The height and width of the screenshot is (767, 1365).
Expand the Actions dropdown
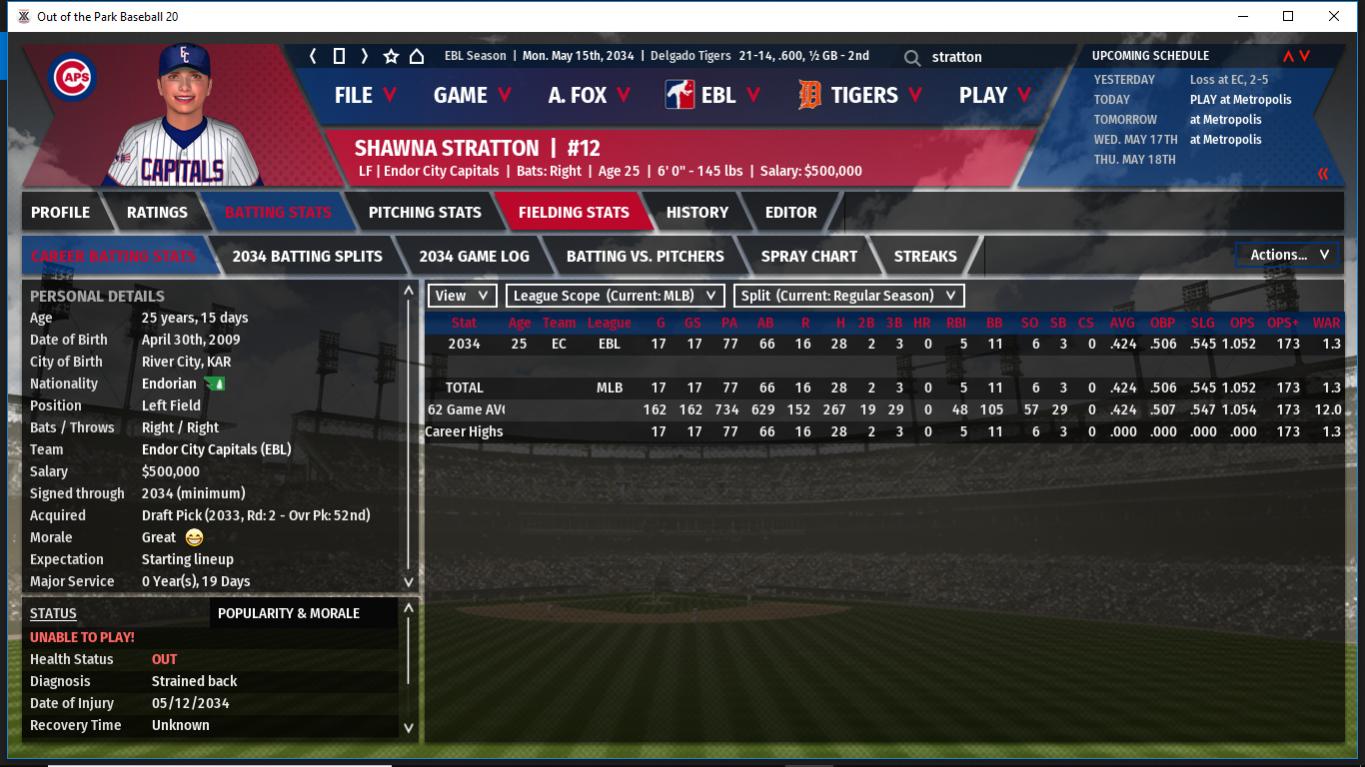1288,255
